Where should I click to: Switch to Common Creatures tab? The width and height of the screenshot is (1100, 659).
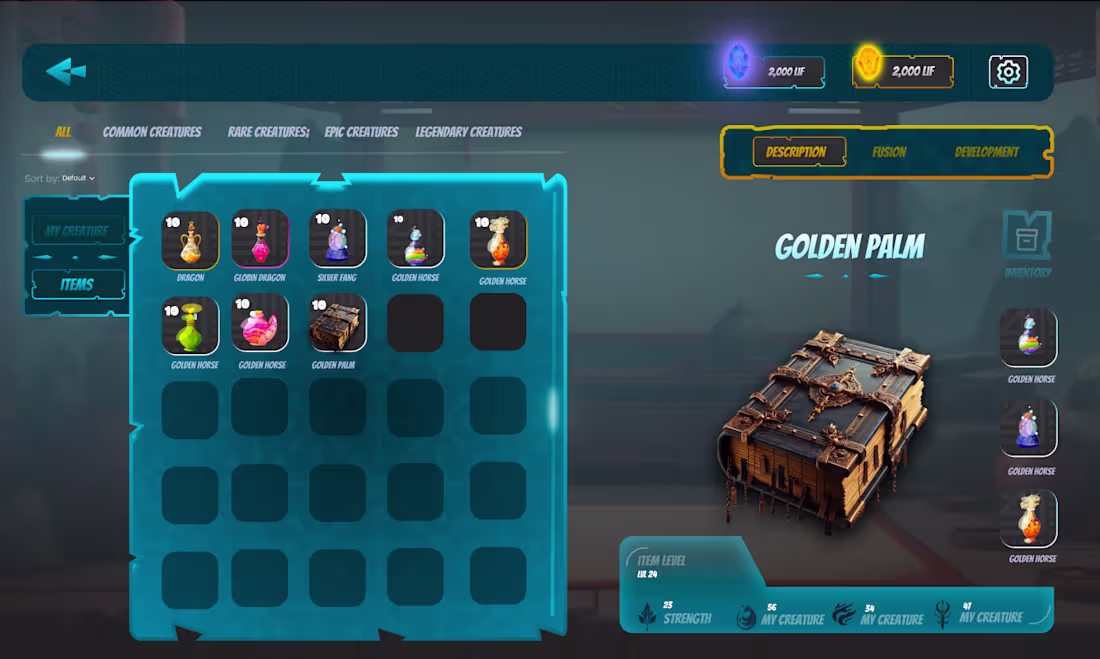[x=152, y=132]
